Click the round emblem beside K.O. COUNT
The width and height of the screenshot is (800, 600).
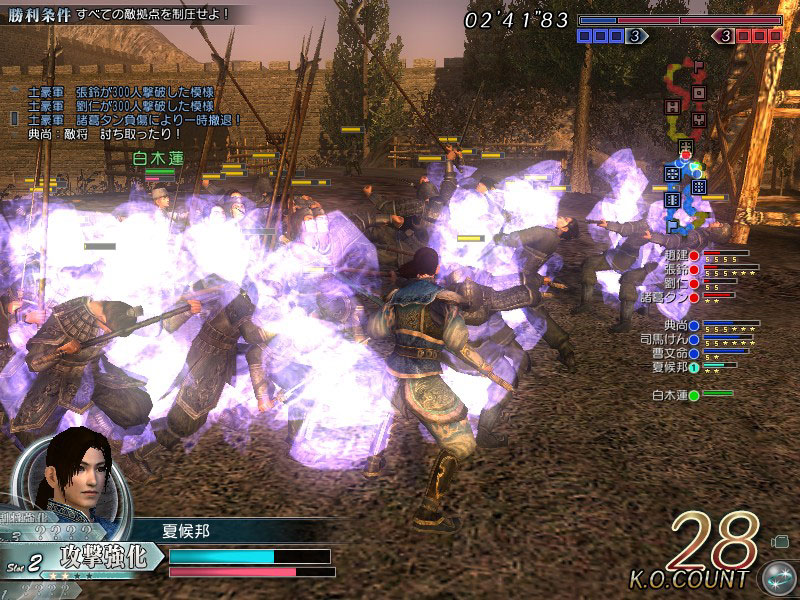click(x=775, y=579)
